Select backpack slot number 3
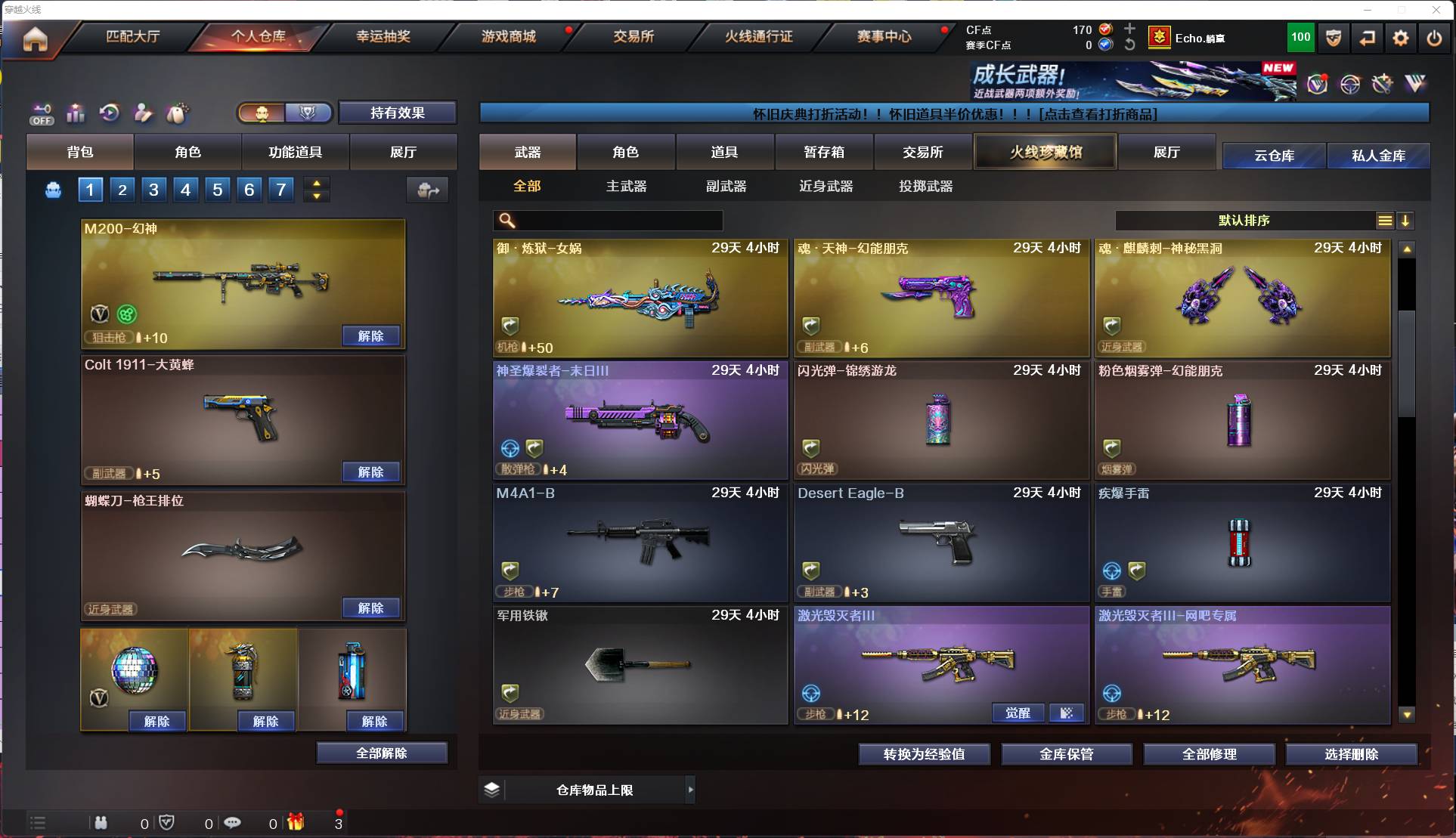1456x838 pixels. (x=153, y=190)
